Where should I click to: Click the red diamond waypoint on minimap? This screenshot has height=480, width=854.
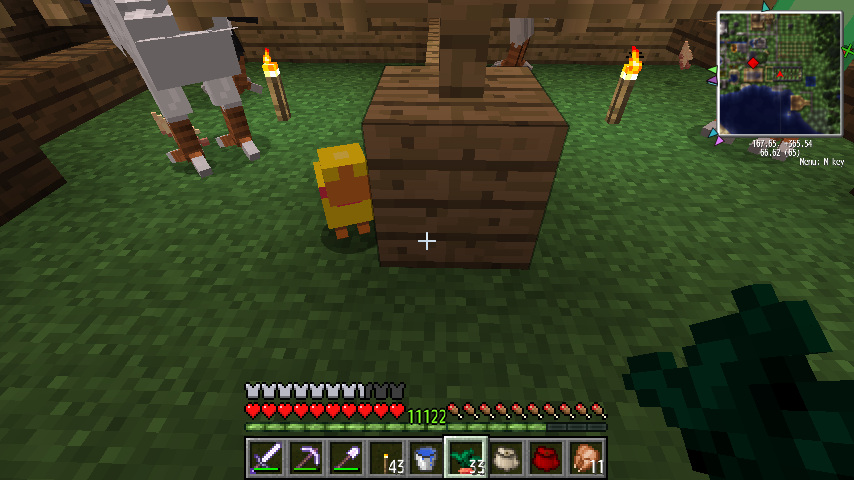[752, 63]
